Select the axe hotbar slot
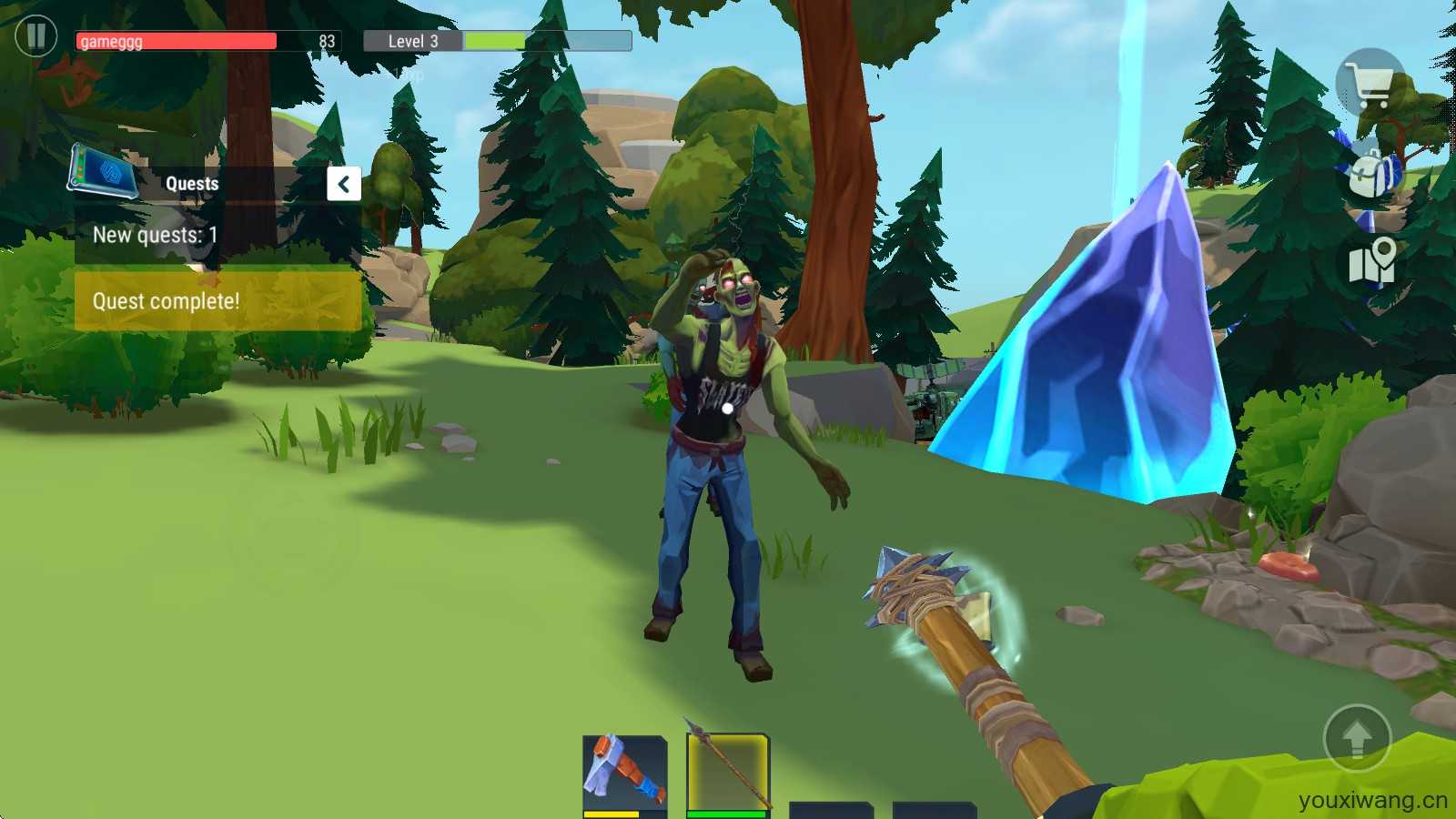The height and width of the screenshot is (819, 1456). tap(625, 773)
